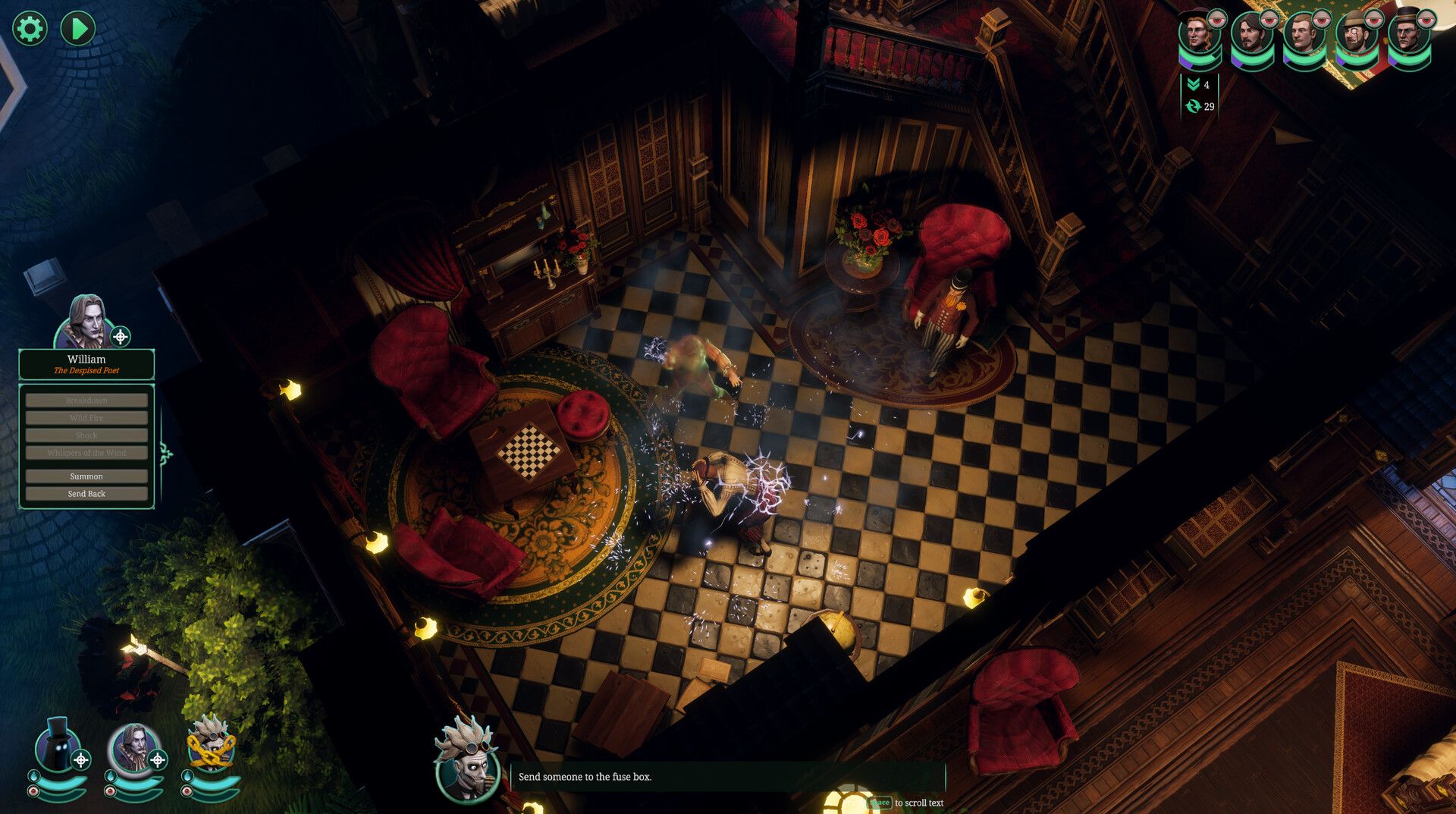1456x814 pixels.
Task: Click the double-chevron speed icon showing 4
Action: (x=1194, y=85)
